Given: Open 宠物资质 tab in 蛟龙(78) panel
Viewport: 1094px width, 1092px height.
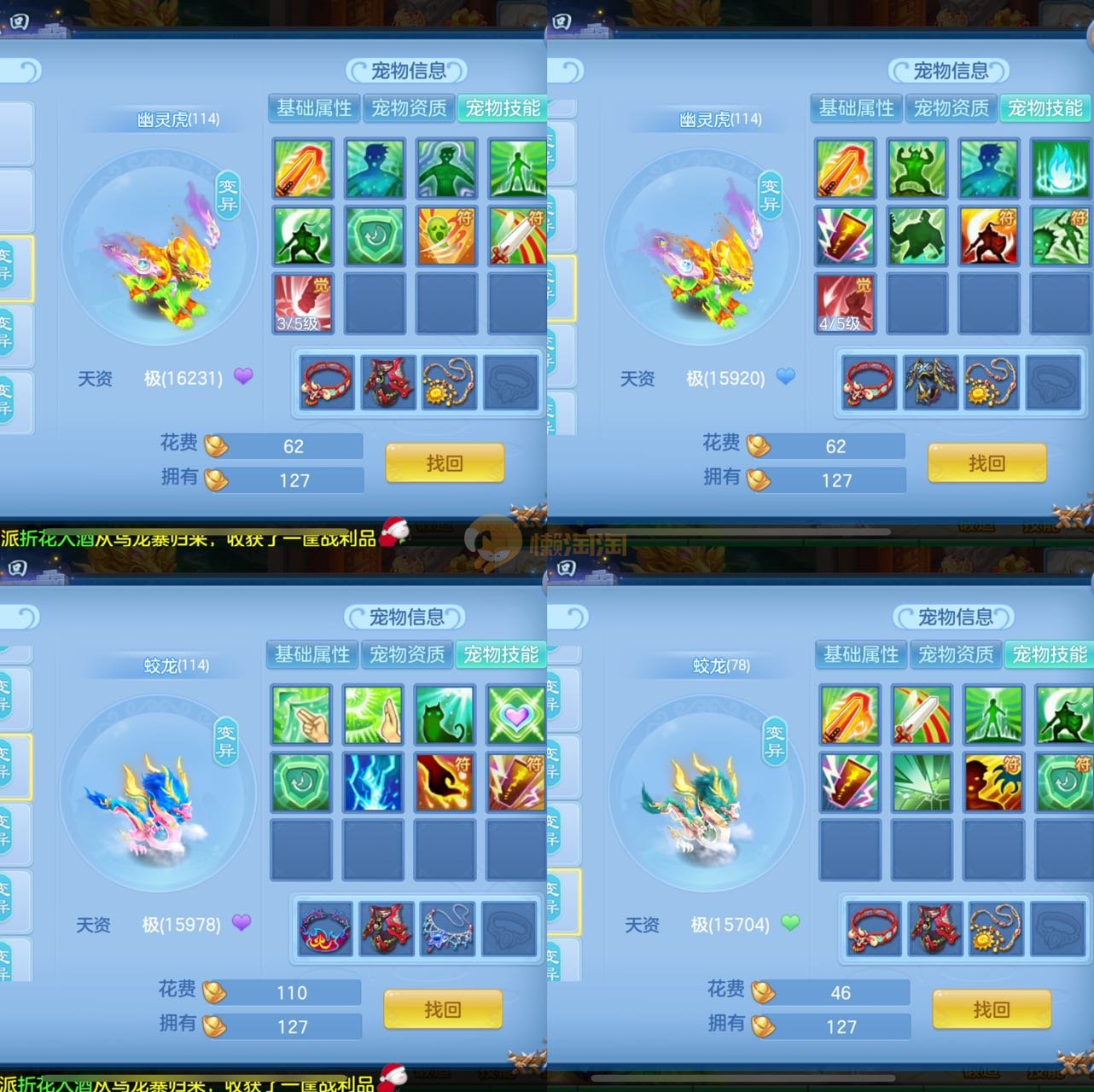Looking at the screenshot, I should pyautogui.click(x=956, y=654).
